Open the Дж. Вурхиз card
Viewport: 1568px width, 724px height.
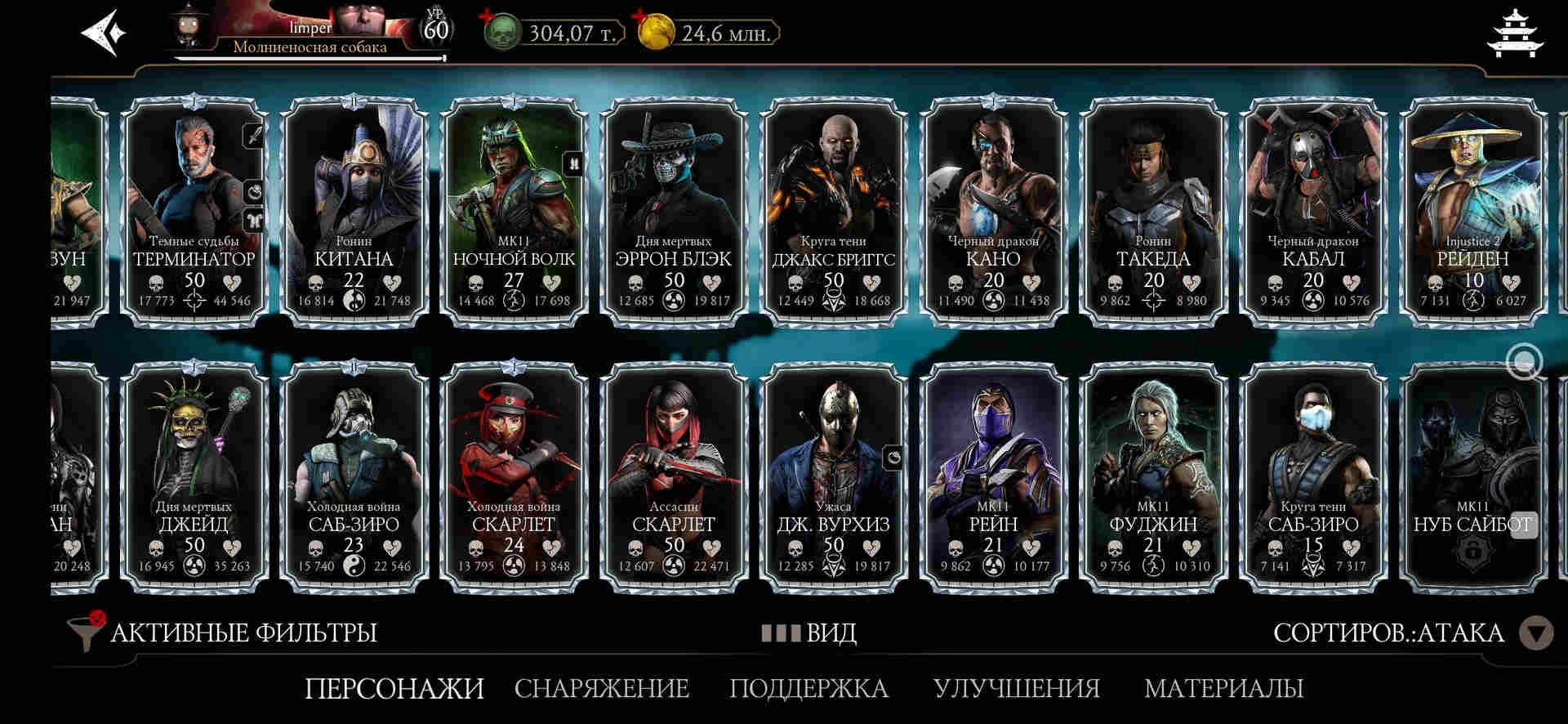pos(833,478)
